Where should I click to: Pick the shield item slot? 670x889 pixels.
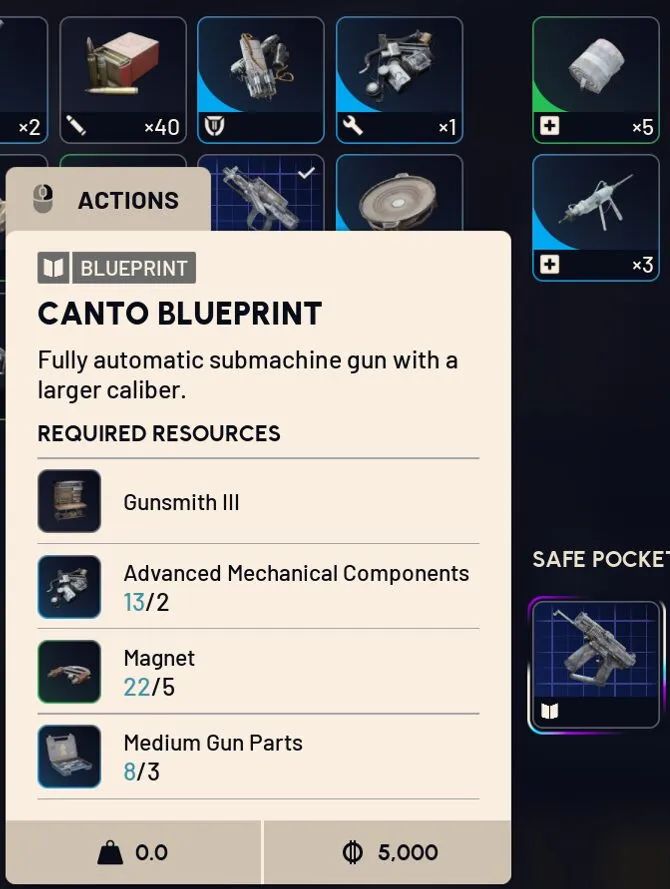click(x=261, y=80)
